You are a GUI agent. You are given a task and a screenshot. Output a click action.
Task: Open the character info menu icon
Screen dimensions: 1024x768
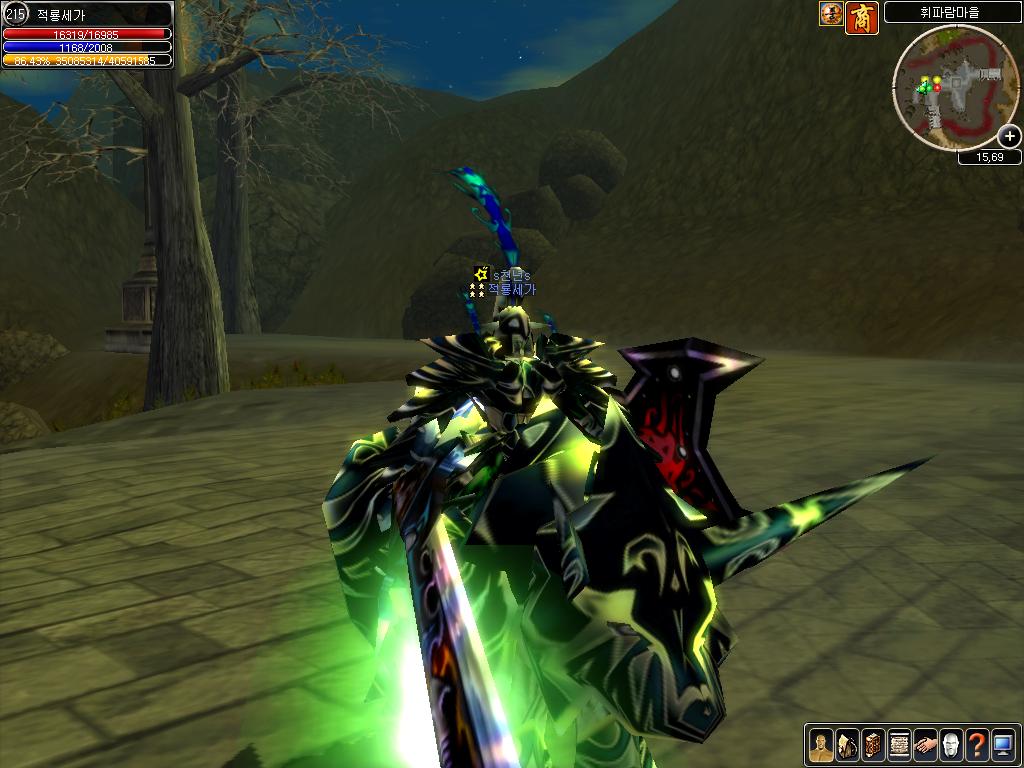pyautogui.click(x=820, y=745)
